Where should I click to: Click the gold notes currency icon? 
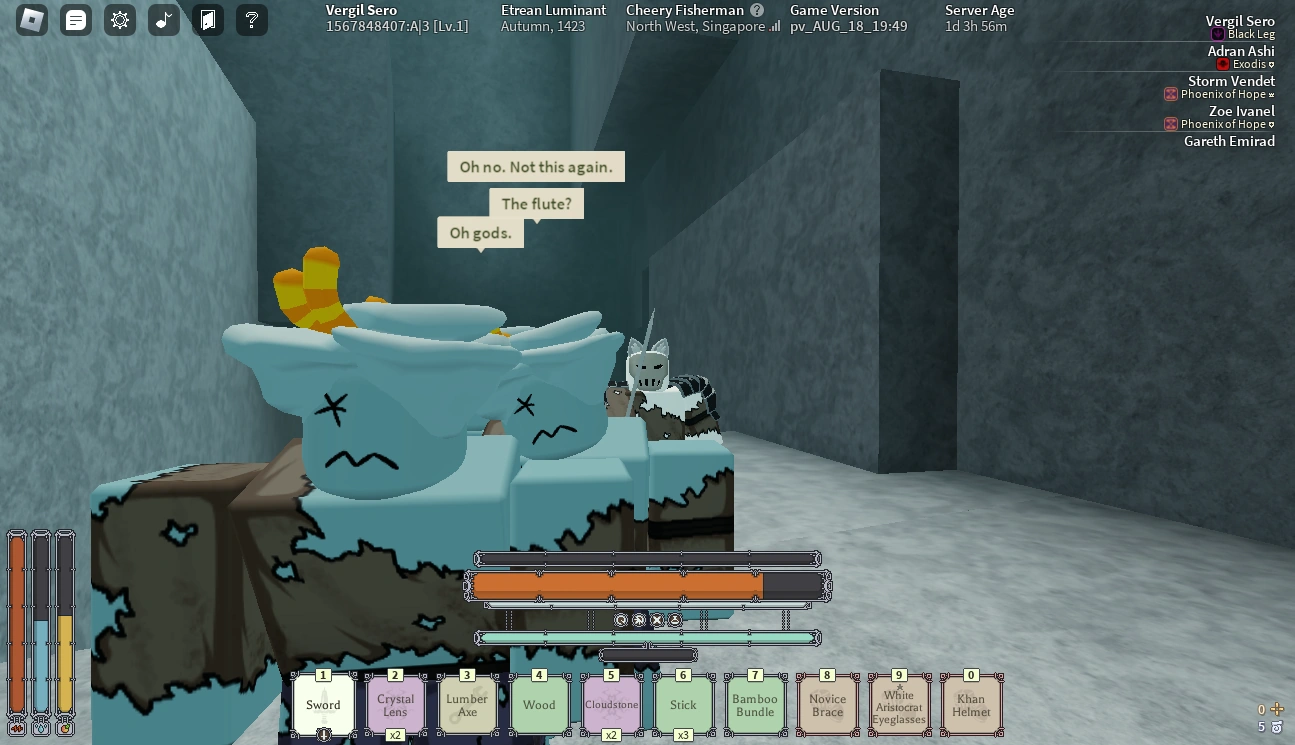click(1276, 709)
